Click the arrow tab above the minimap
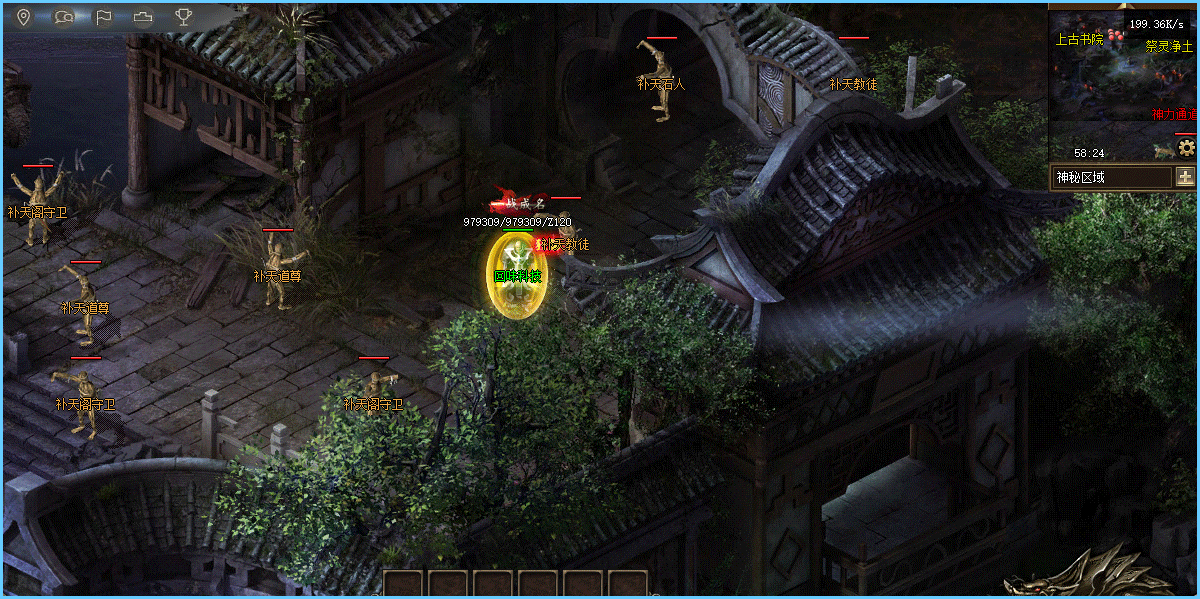The image size is (1200, 599). 1124,4
